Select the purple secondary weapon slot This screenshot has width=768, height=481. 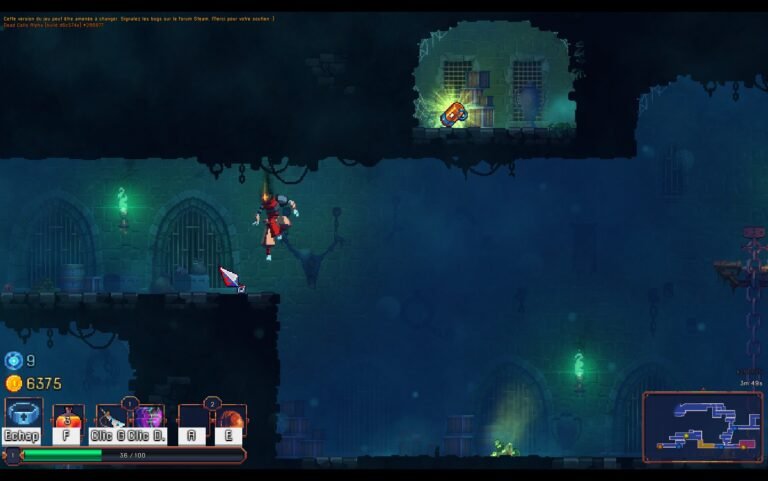(x=149, y=418)
